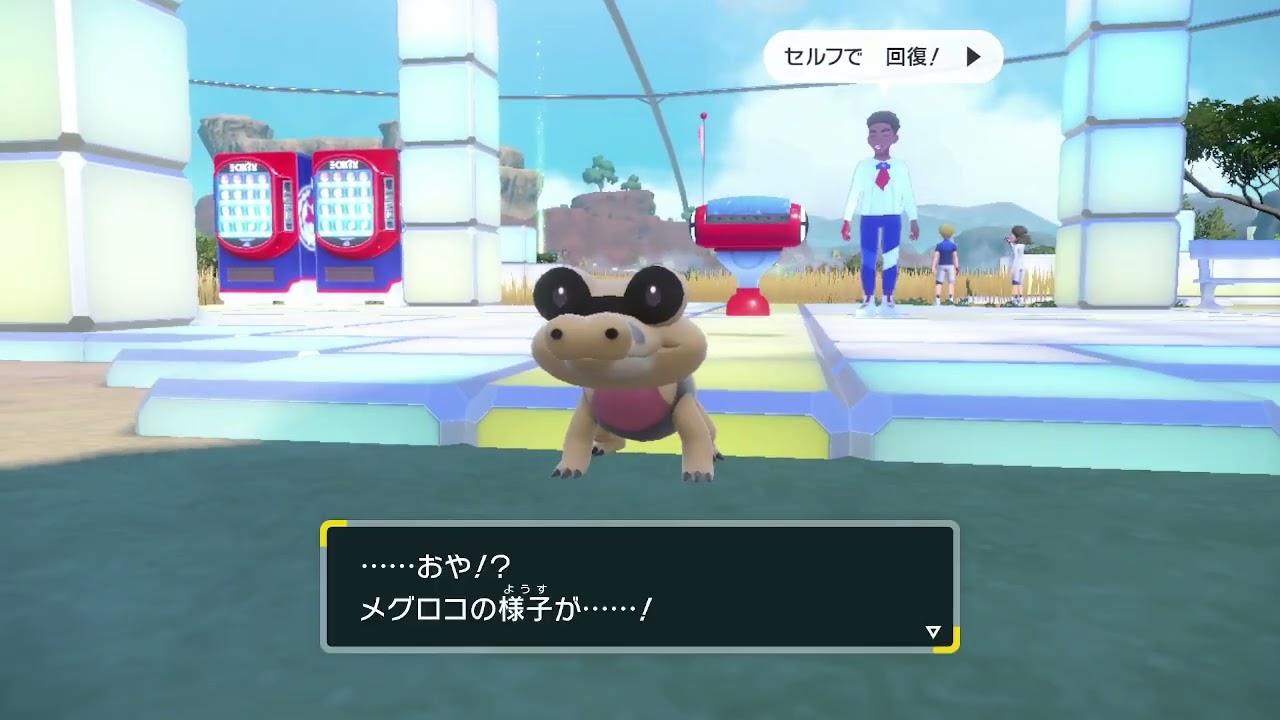Click the play arrow in the speech bubble
Screen dimensions: 1280x720
(x=970, y=57)
